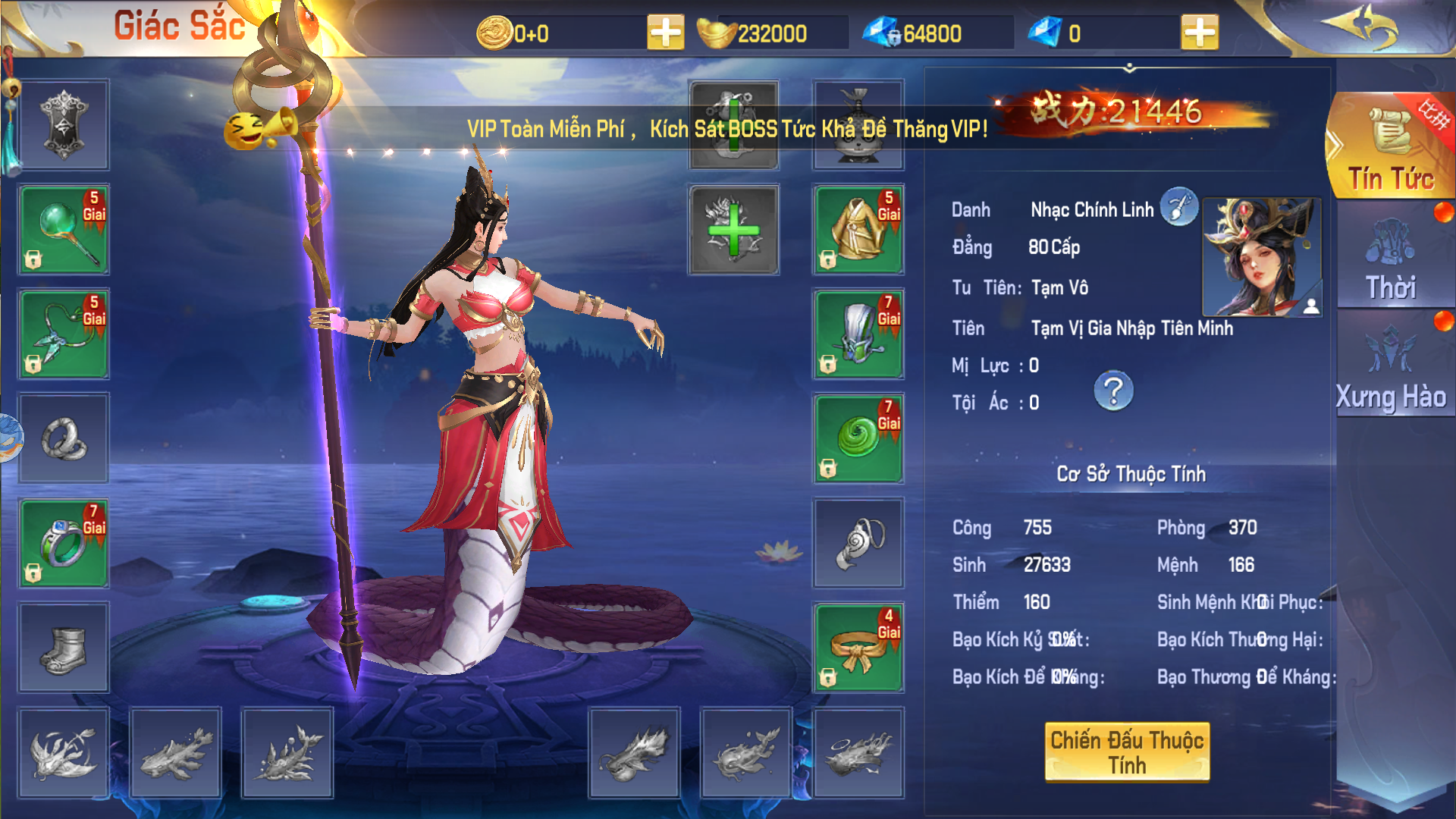This screenshot has width=1456, height=819.
Task: Go back using the golden arrow
Action: click(x=1360, y=28)
